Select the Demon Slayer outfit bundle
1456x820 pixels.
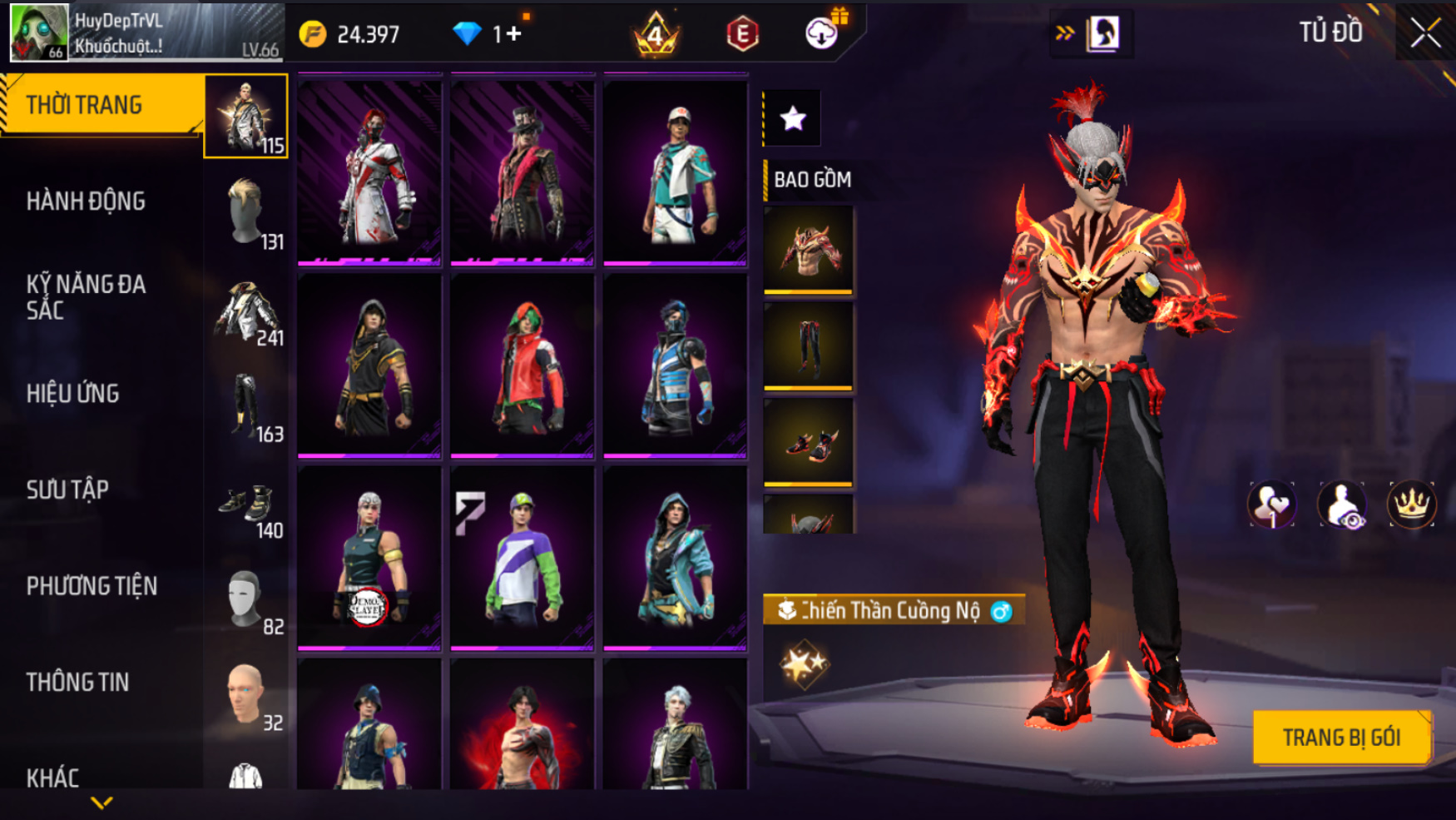[369, 557]
